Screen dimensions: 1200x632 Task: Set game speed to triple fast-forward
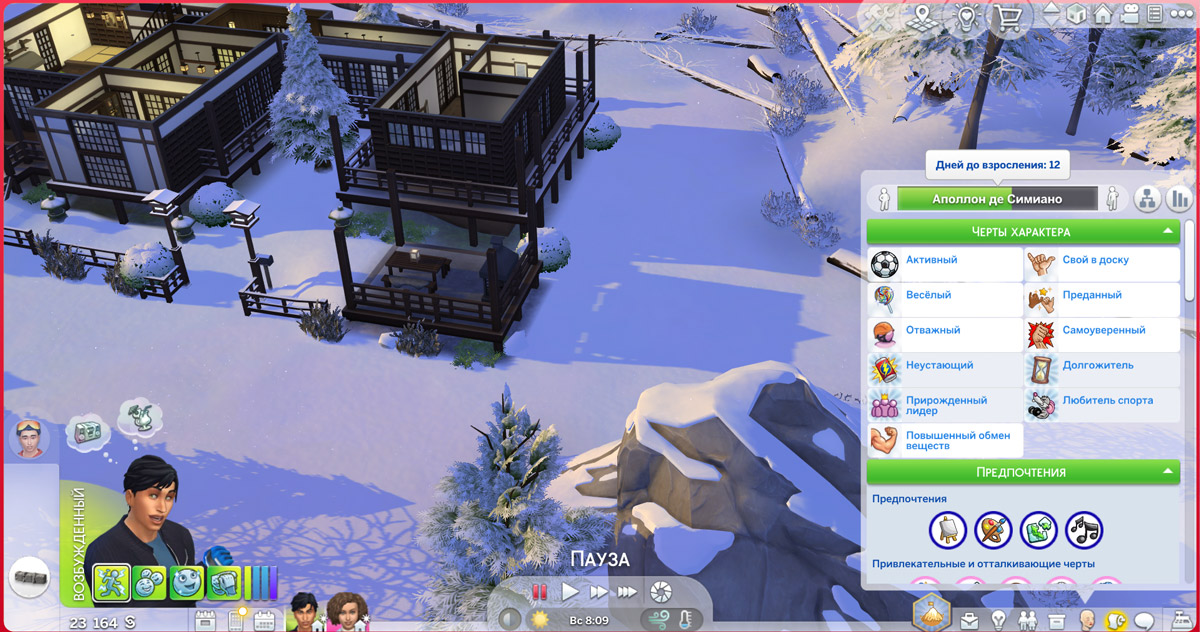click(x=626, y=591)
